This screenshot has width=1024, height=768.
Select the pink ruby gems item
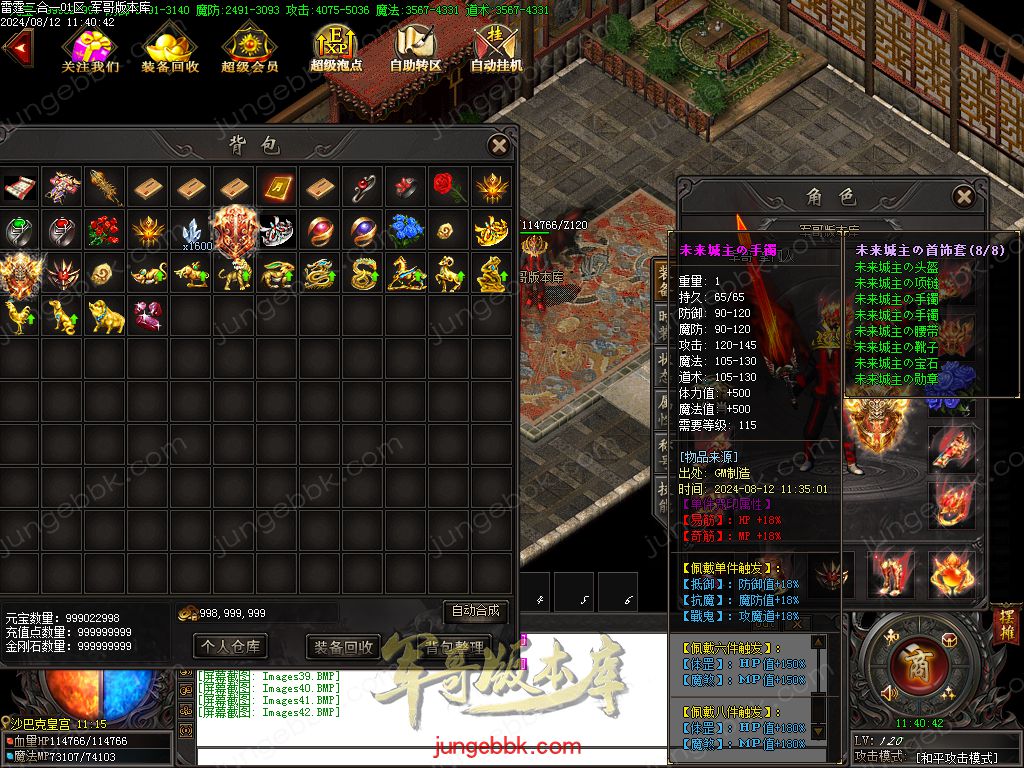pyautogui.click(x=147, y=316)
